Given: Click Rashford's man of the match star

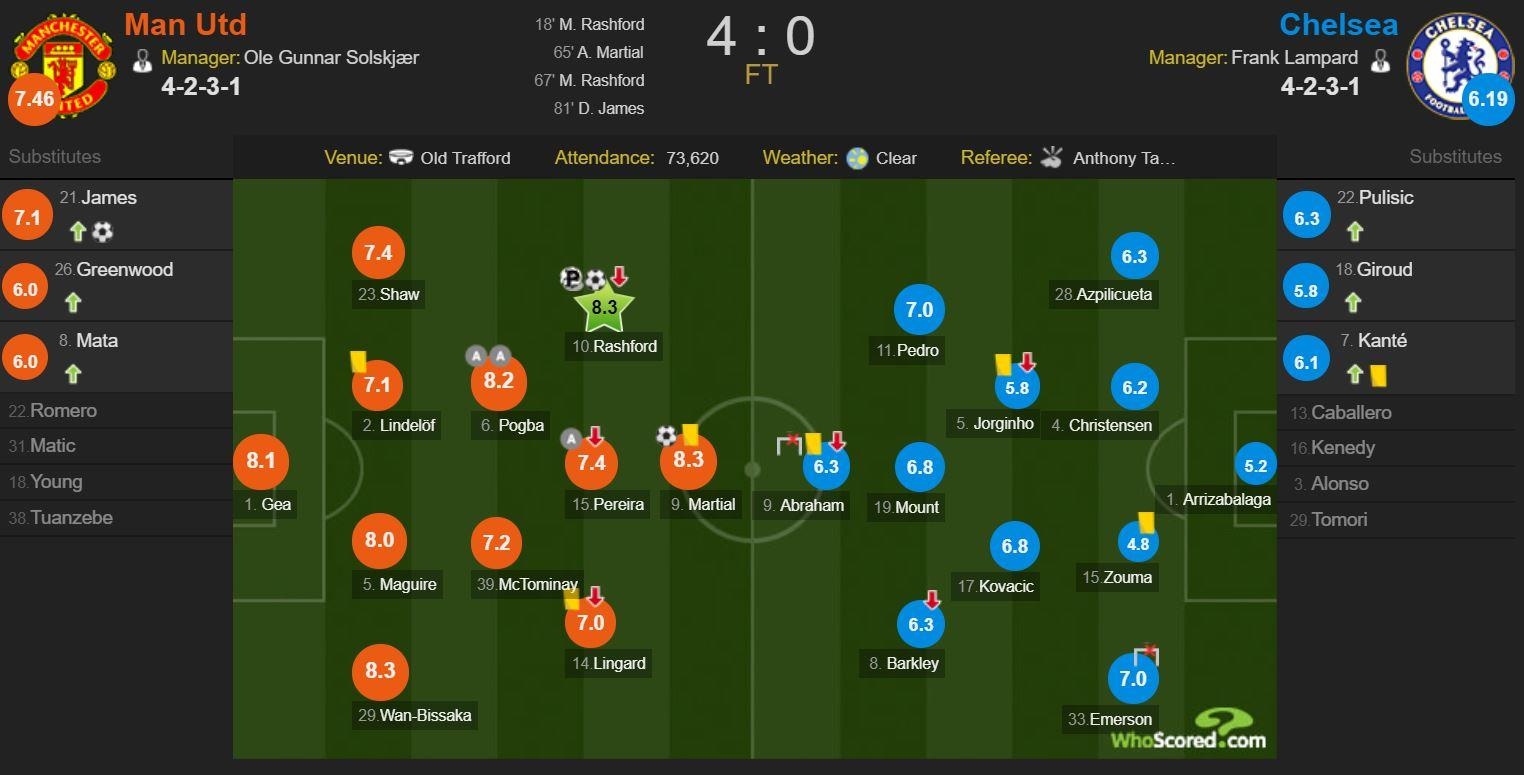Looking at the screenshot, I should [604, 307].
